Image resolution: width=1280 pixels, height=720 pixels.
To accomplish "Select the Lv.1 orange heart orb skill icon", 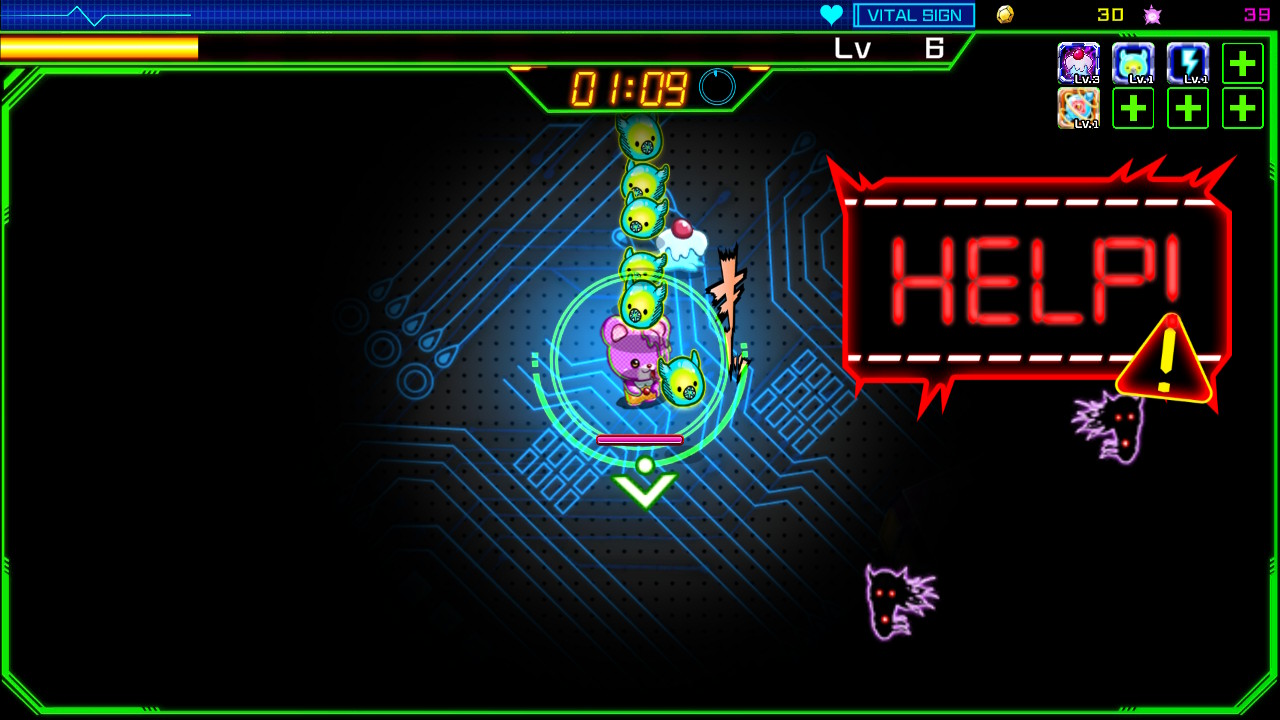I will (x=1079, y=107).
